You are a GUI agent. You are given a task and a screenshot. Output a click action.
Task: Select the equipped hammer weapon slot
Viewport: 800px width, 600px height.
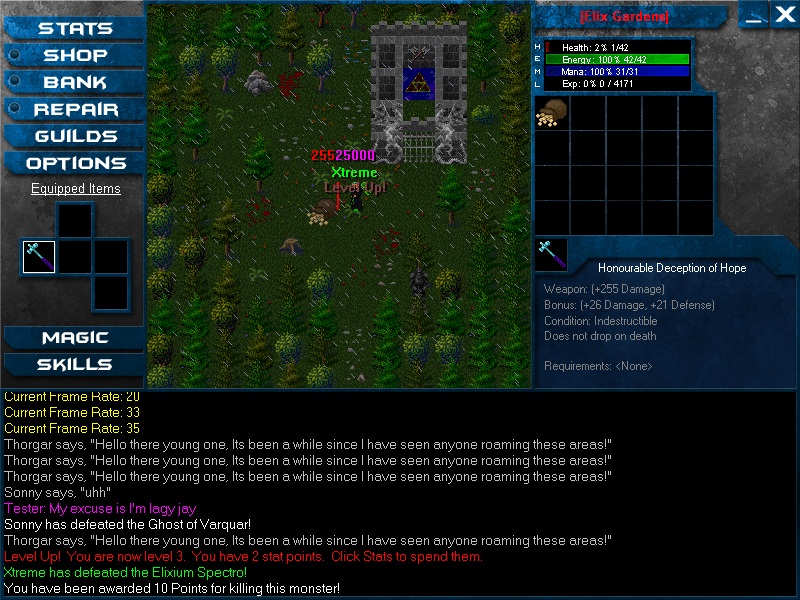(39, 257)
